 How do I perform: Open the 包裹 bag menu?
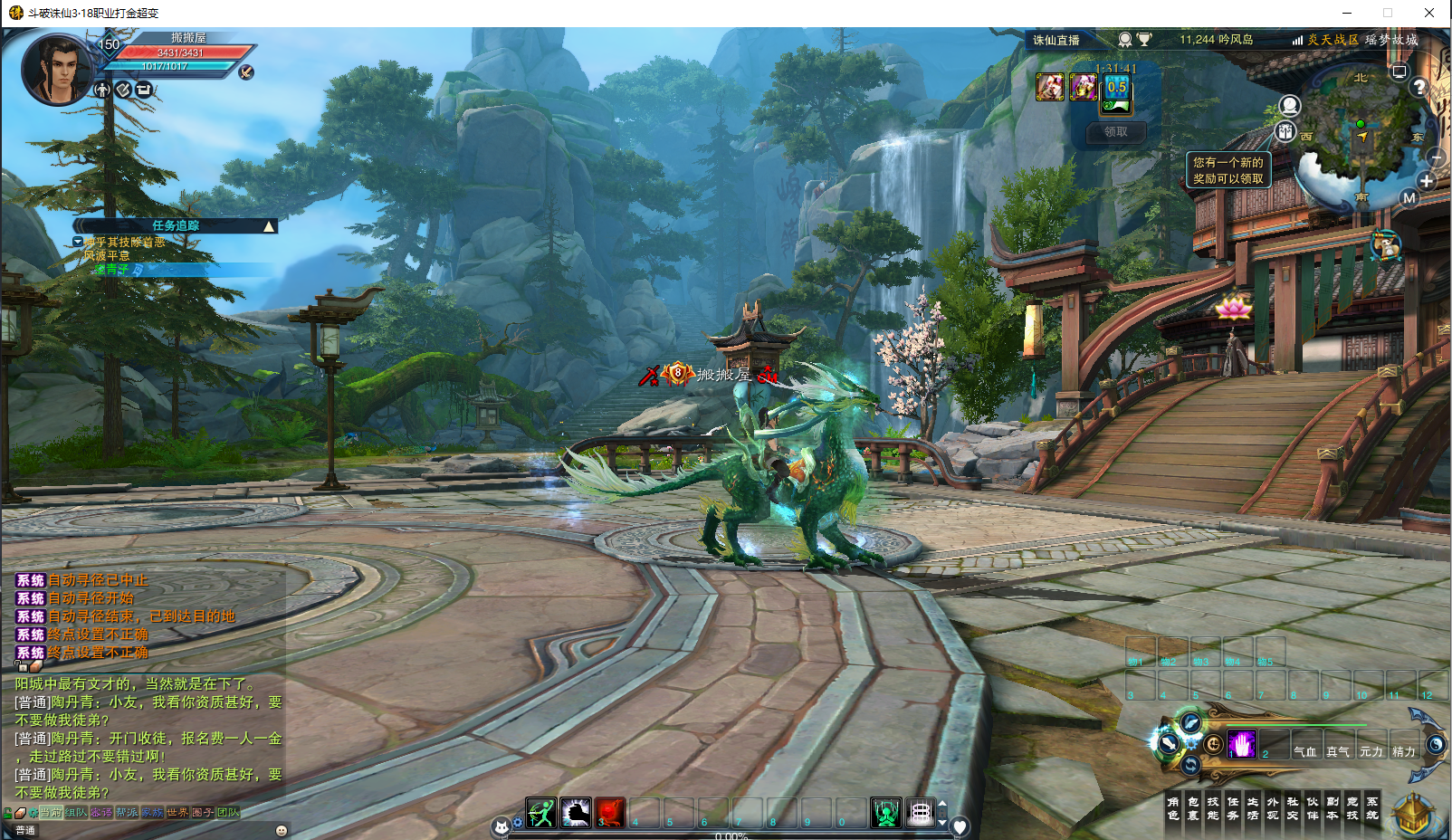pyautogui.click(x=1193, y=808)
